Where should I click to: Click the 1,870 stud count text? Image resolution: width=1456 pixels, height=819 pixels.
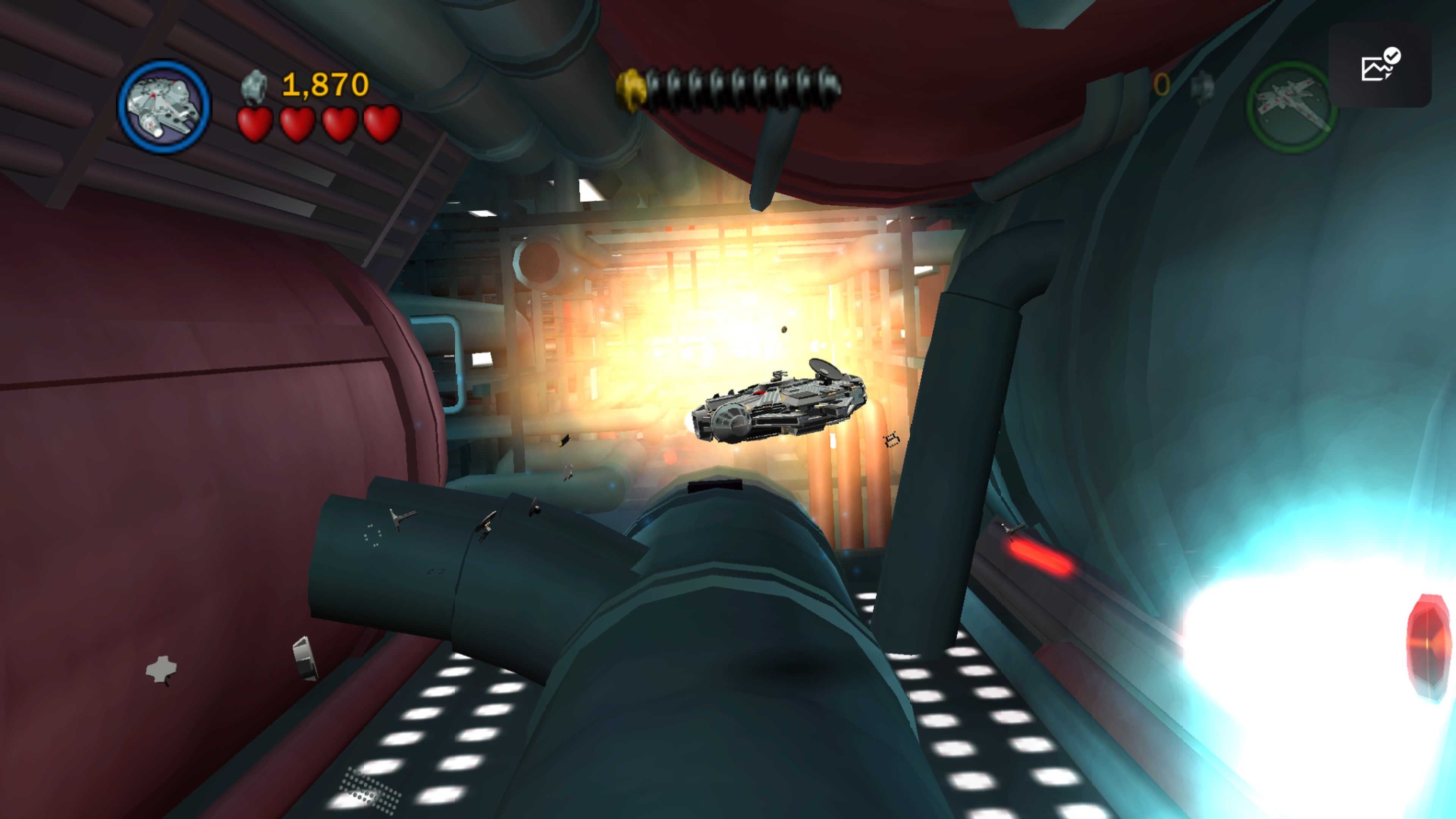[x=325, y=83]
